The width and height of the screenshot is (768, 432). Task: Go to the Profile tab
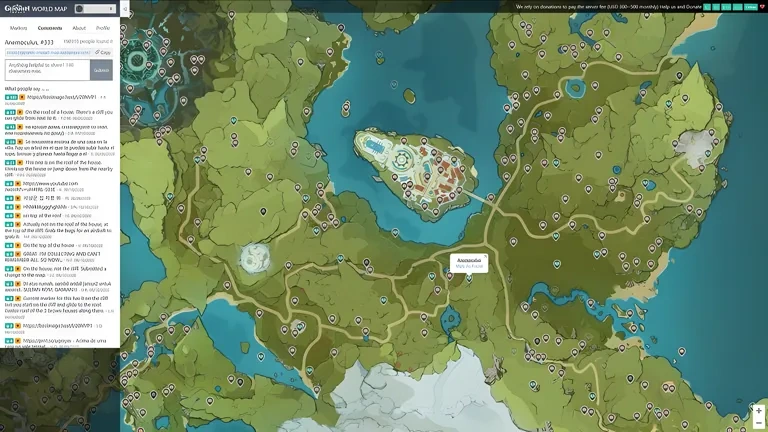pos(103,28)
